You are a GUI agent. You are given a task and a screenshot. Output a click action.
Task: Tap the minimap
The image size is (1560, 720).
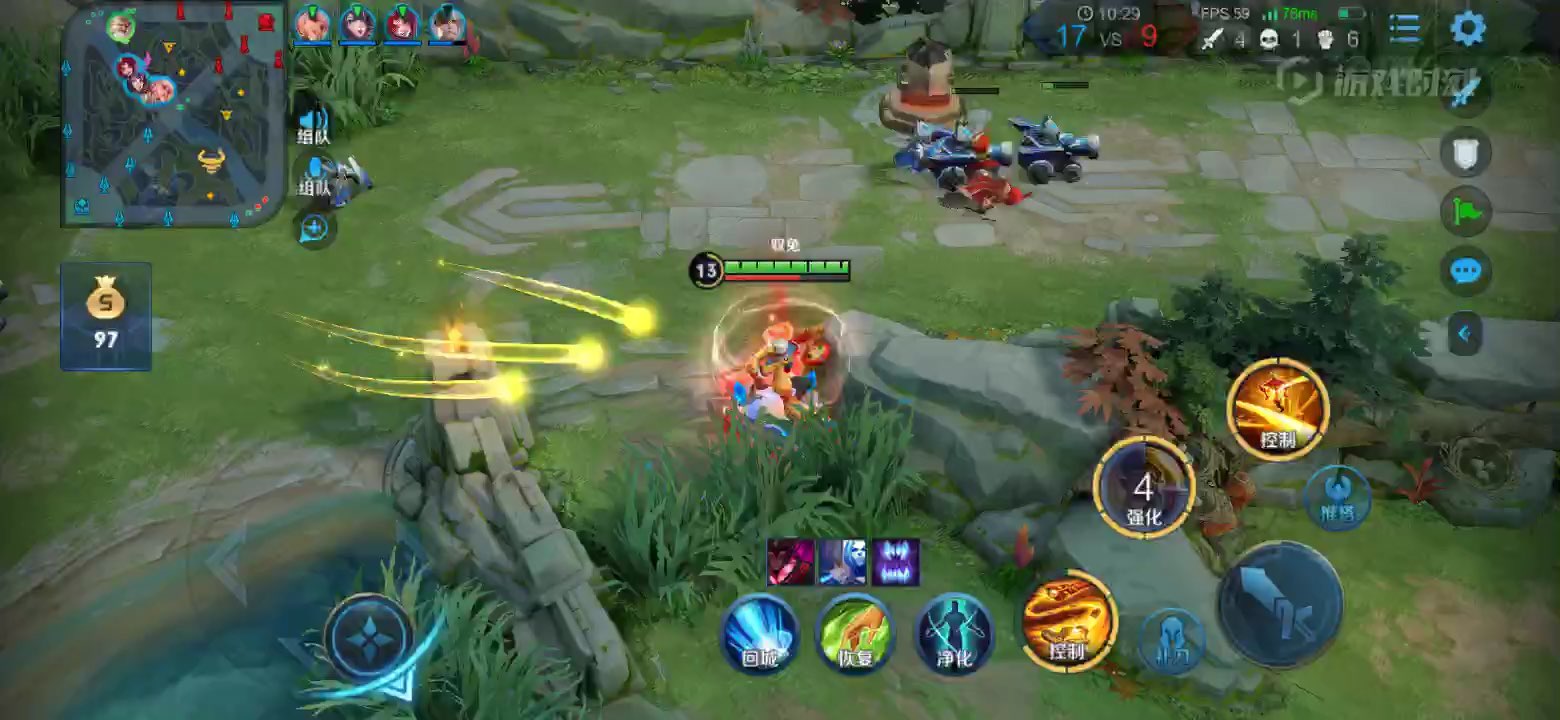(x=172, y=113)
